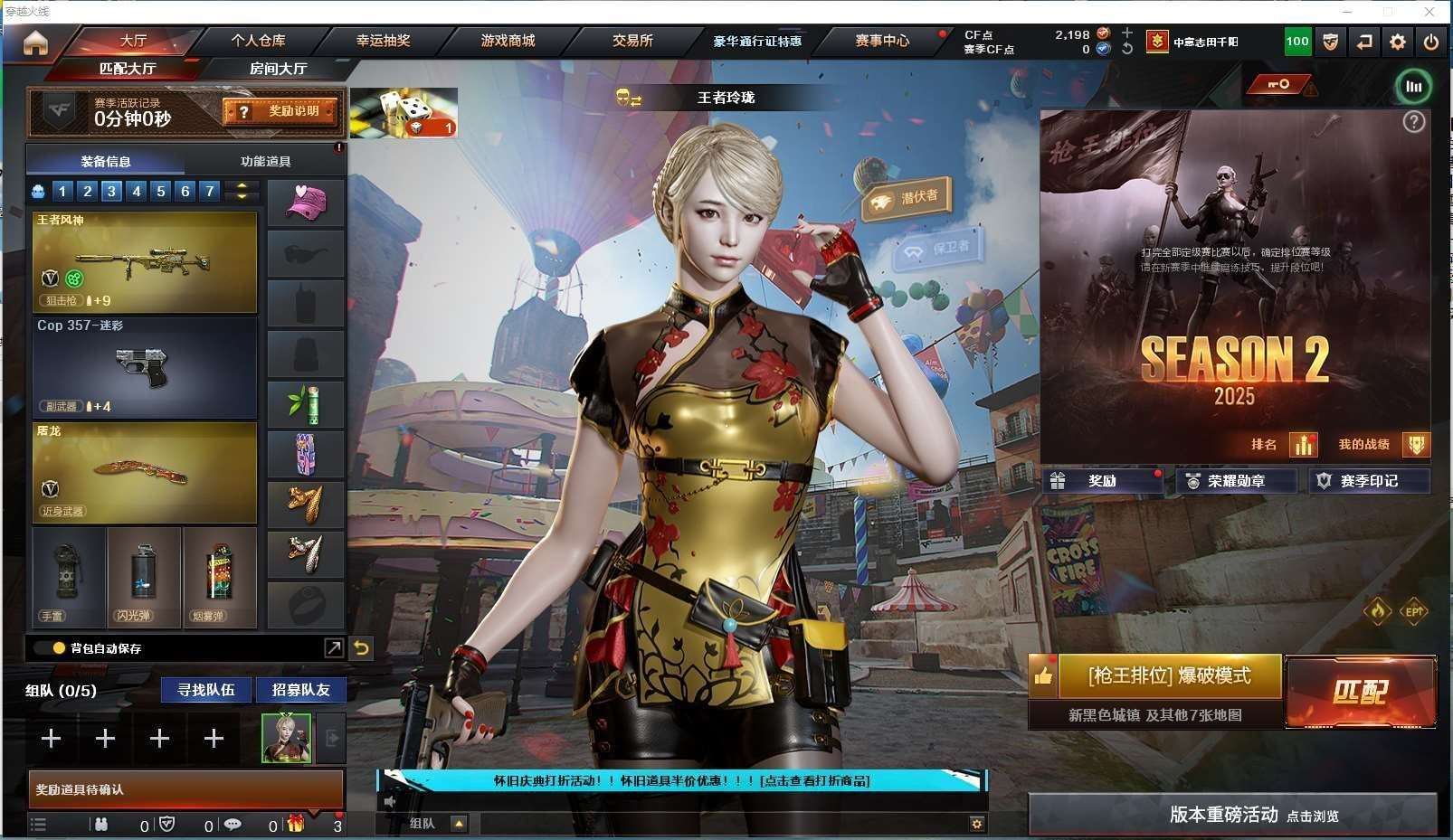Screen dimensions: 1453x840
Task: View 荣耀勋章 honor medals
Action: [1236, 481]
